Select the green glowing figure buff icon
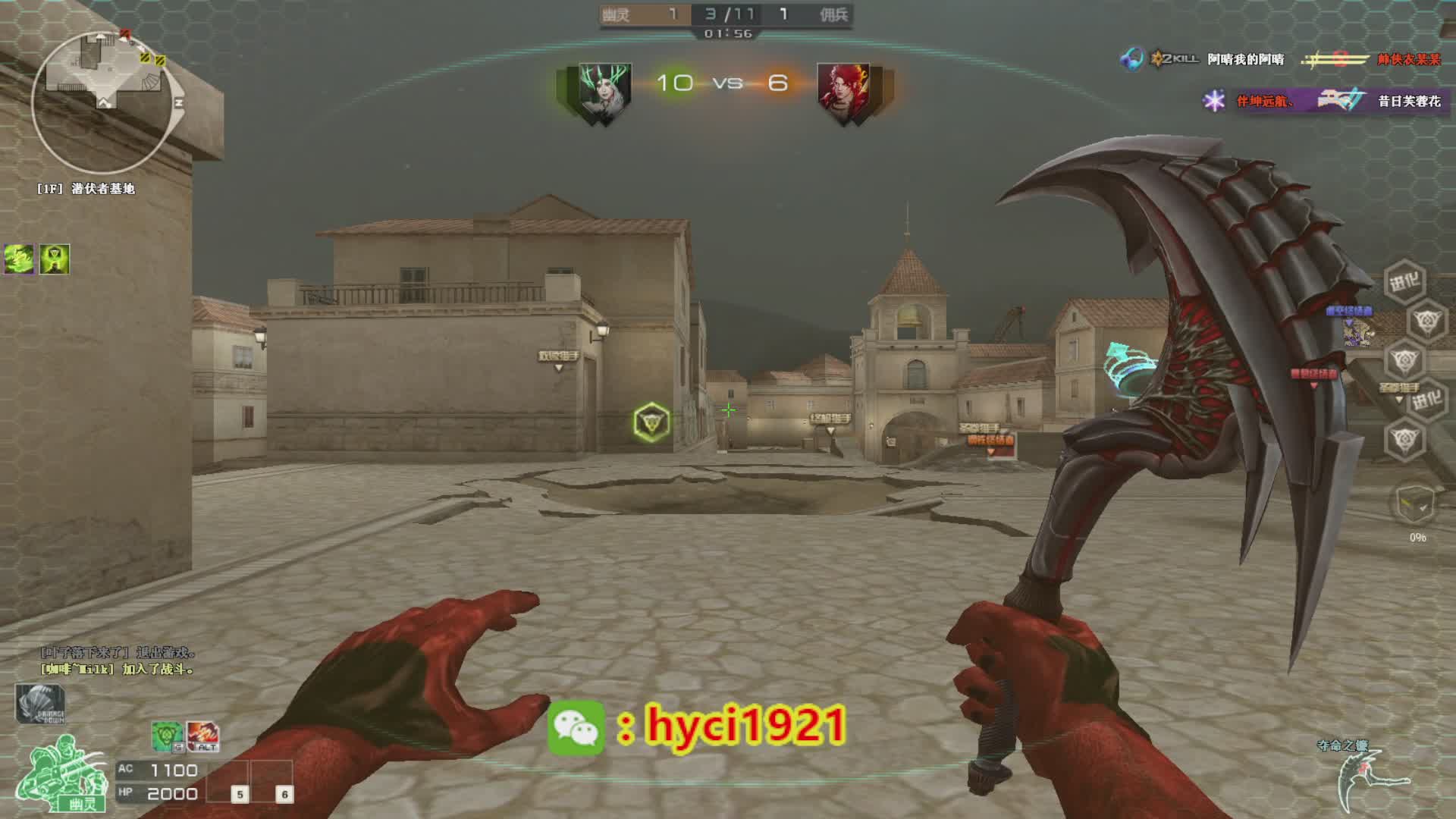Screen dimensions: 1456x819 click(55, 259)
